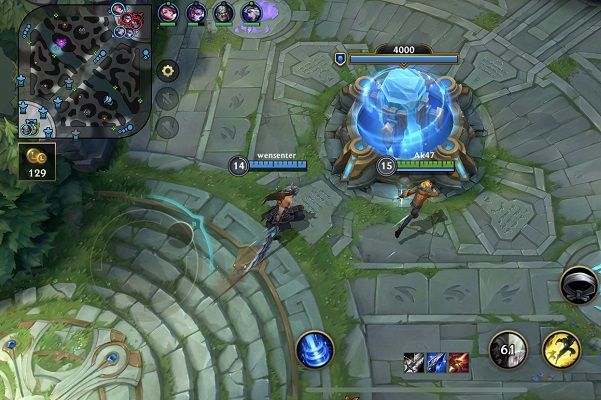This screenshot has height=400, width=601.
Task: Open settings with the gear icon
Action: pos(168,71)
